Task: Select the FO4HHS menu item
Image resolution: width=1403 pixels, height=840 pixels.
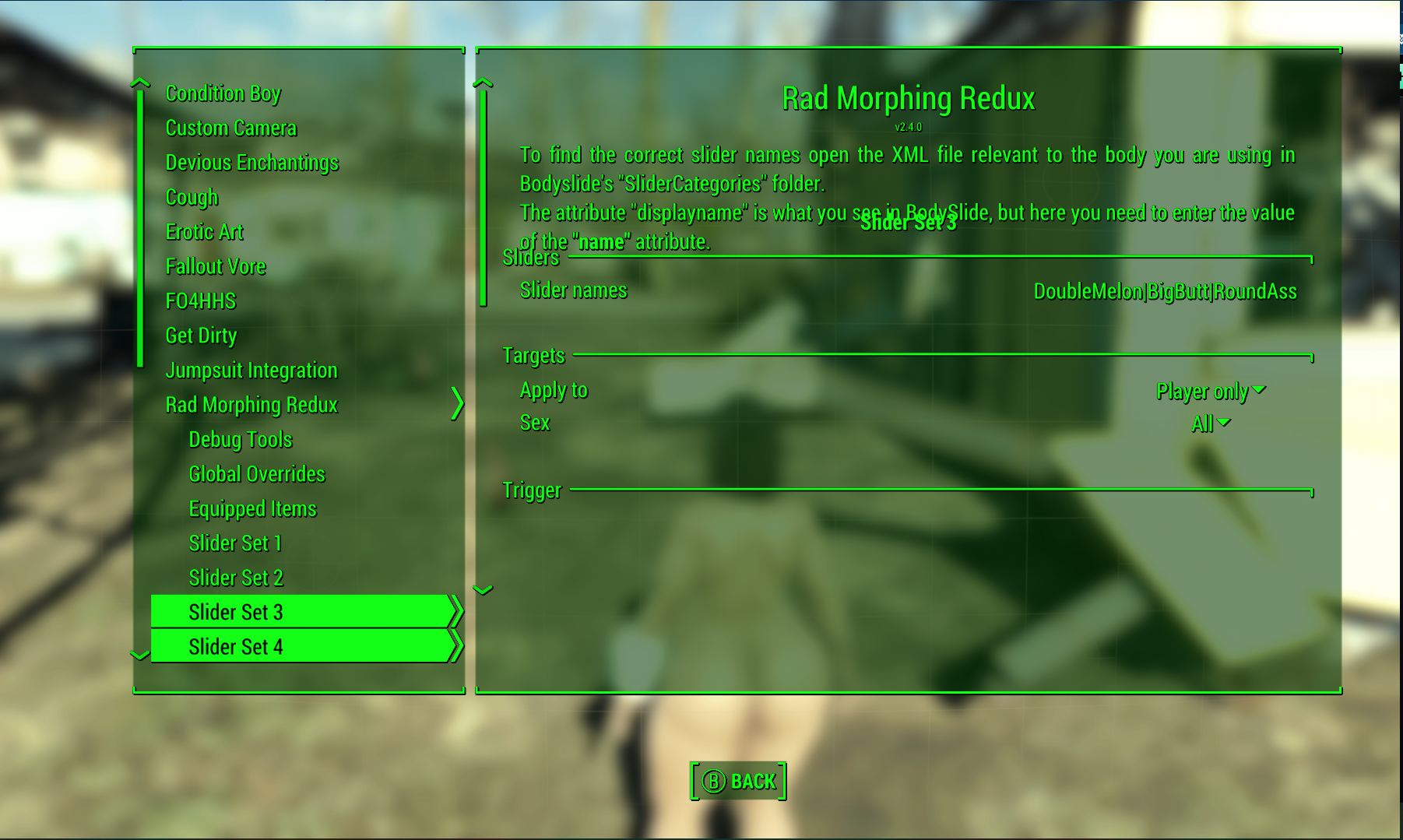Action: point(201,301)
